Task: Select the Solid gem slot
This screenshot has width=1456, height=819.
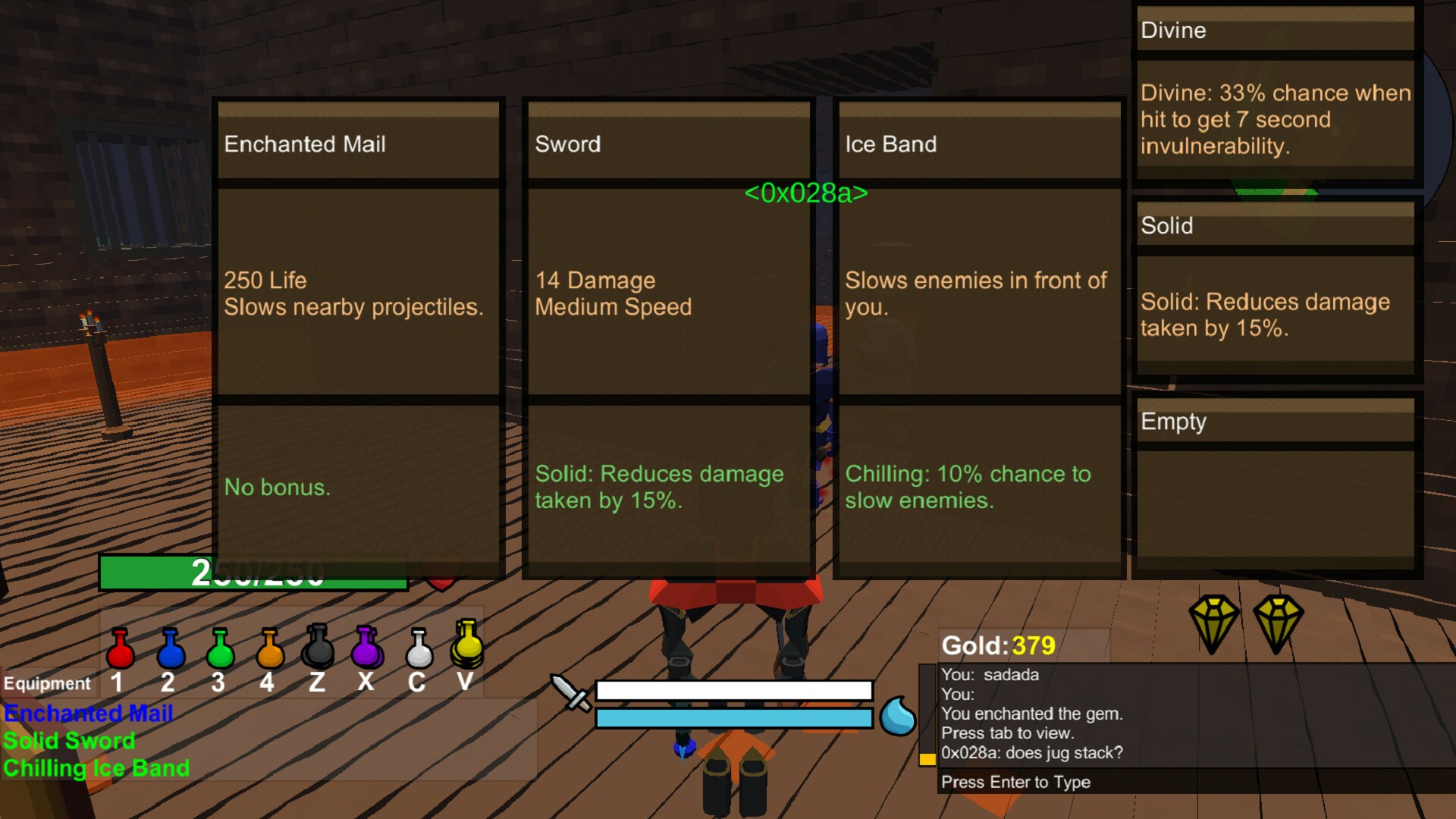Action: tap(1276, 288)
